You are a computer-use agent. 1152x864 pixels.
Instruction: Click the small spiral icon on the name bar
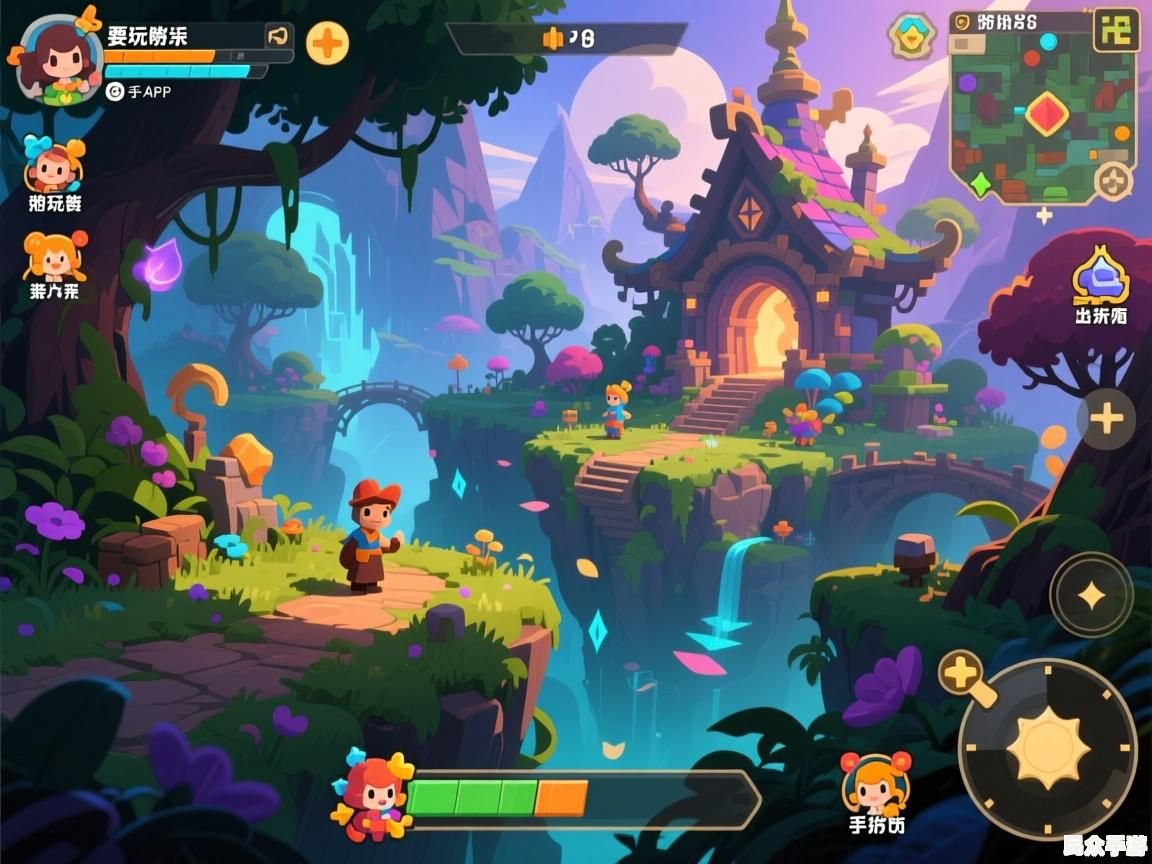278,37
